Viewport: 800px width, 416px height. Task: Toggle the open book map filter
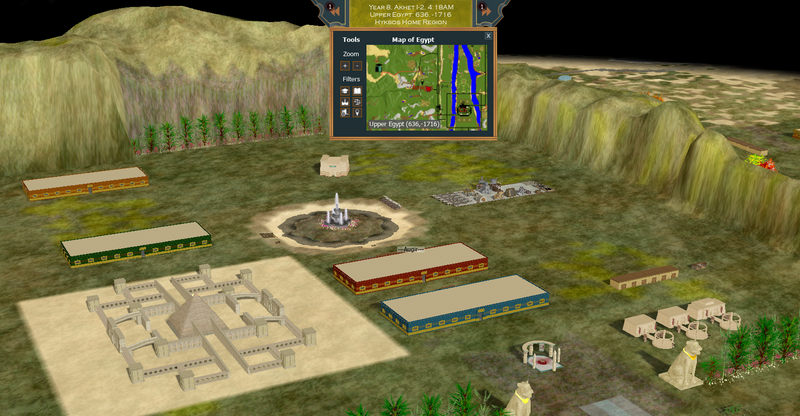(x=357, y=89)
